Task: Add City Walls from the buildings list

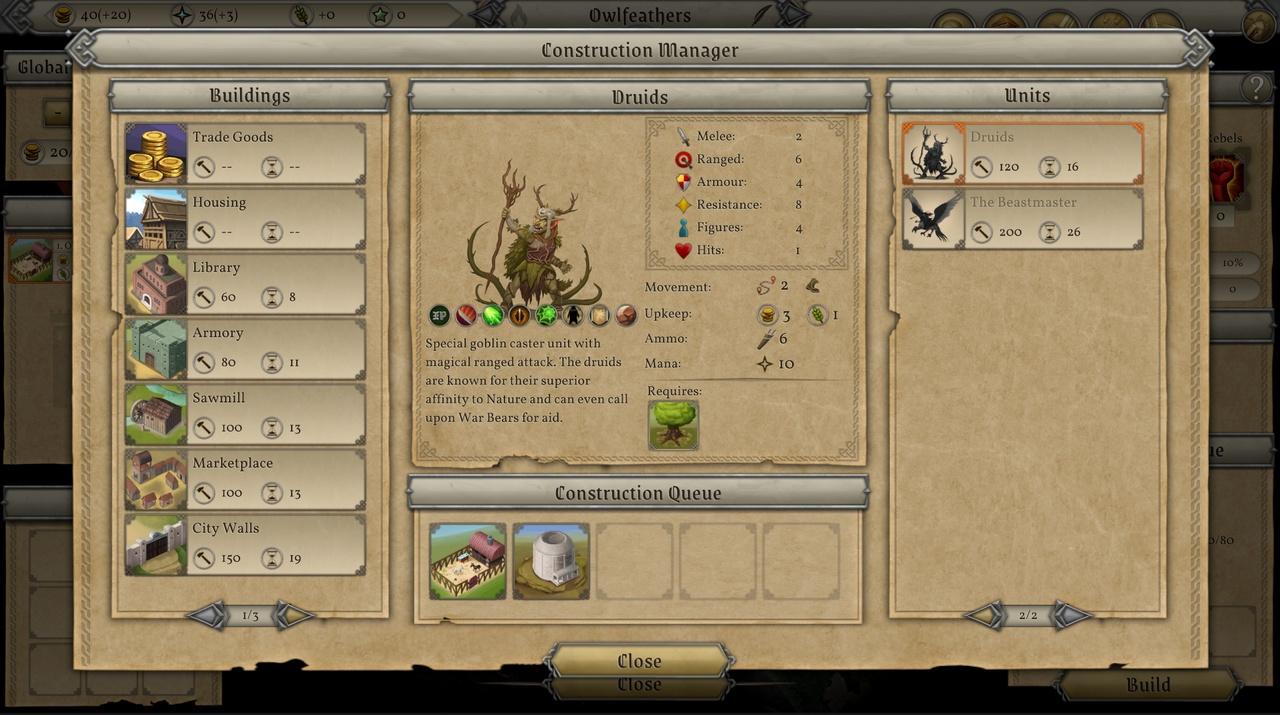Action: point(245,544)
